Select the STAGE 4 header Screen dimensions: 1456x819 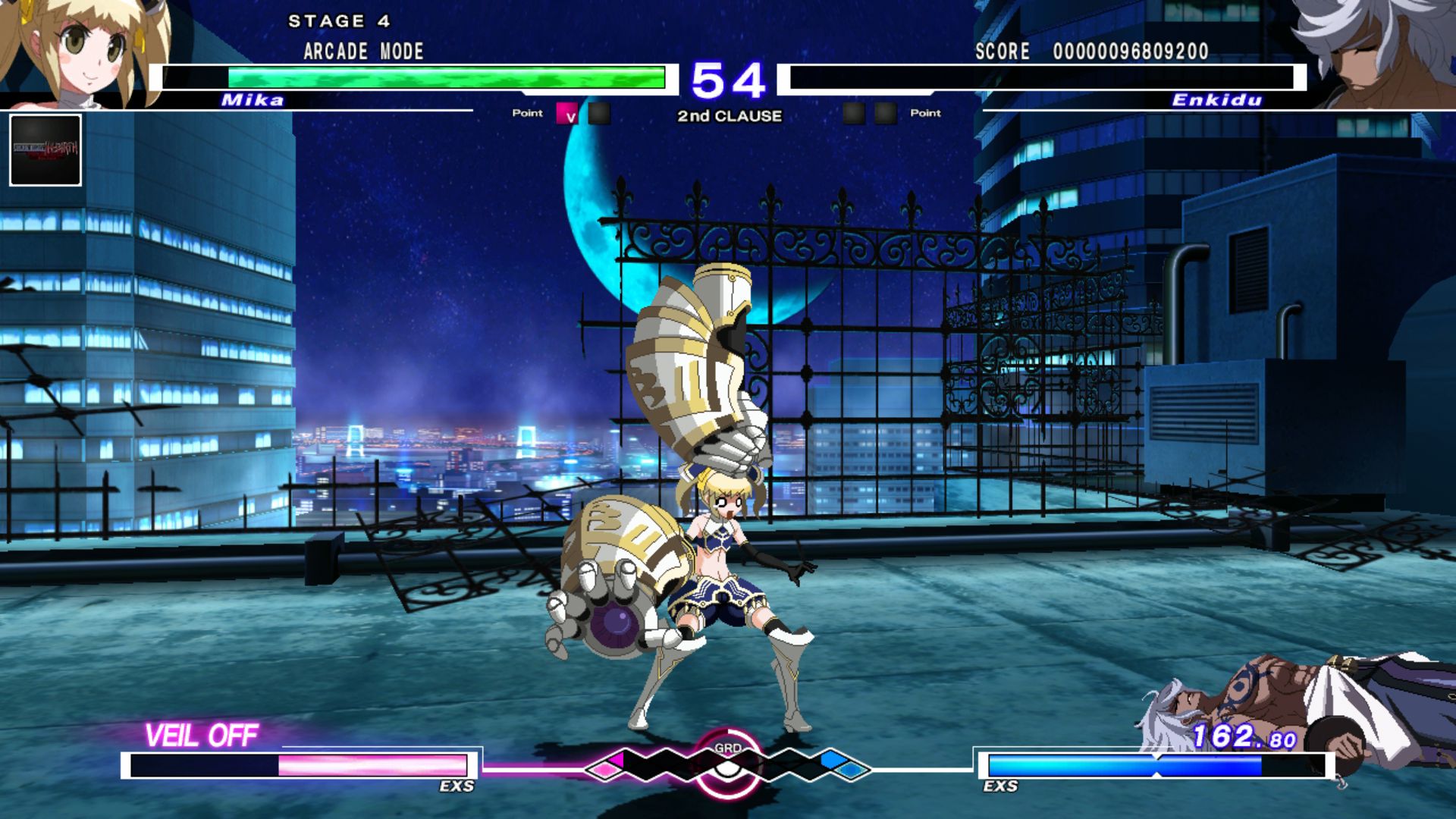(x=339, y=21)
